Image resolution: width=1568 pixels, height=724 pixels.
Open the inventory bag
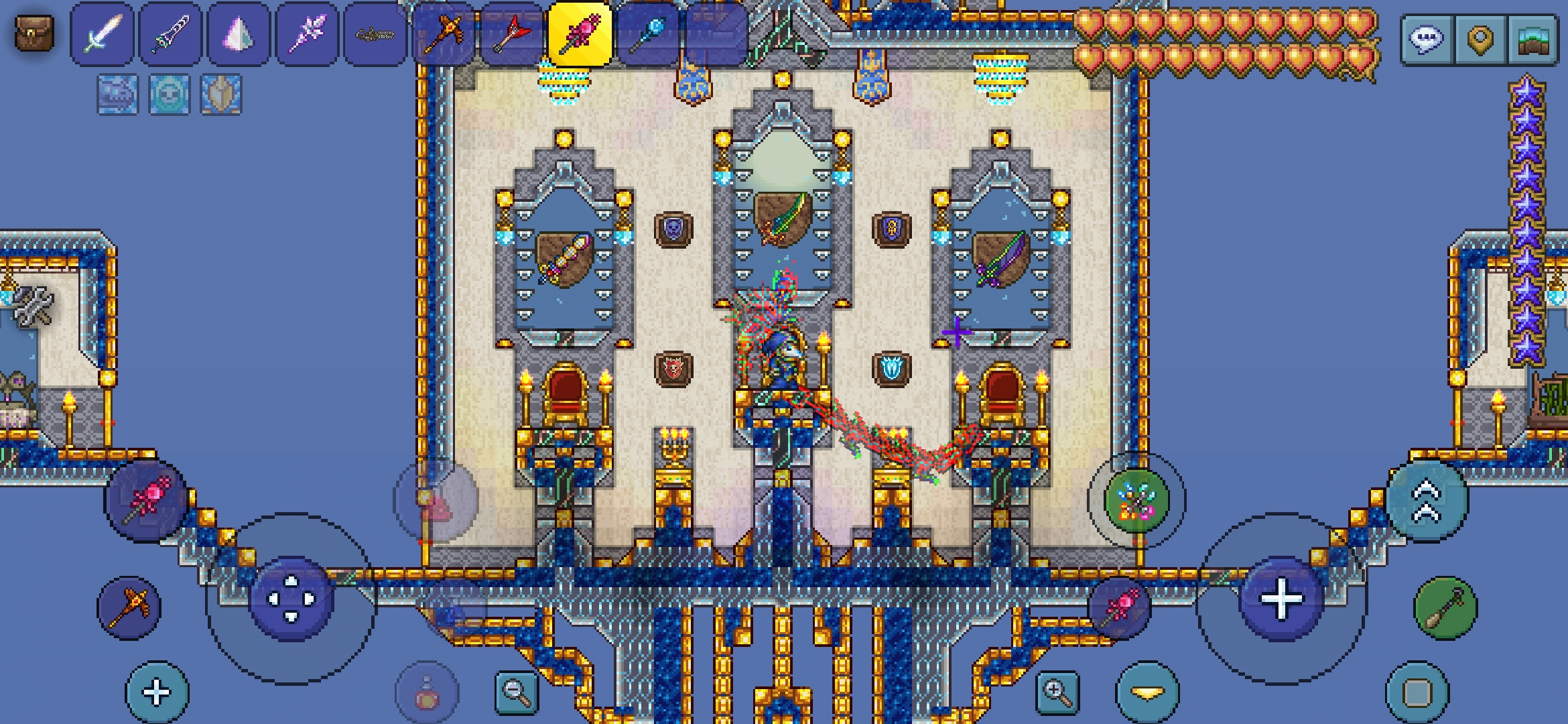click(34, 32)
